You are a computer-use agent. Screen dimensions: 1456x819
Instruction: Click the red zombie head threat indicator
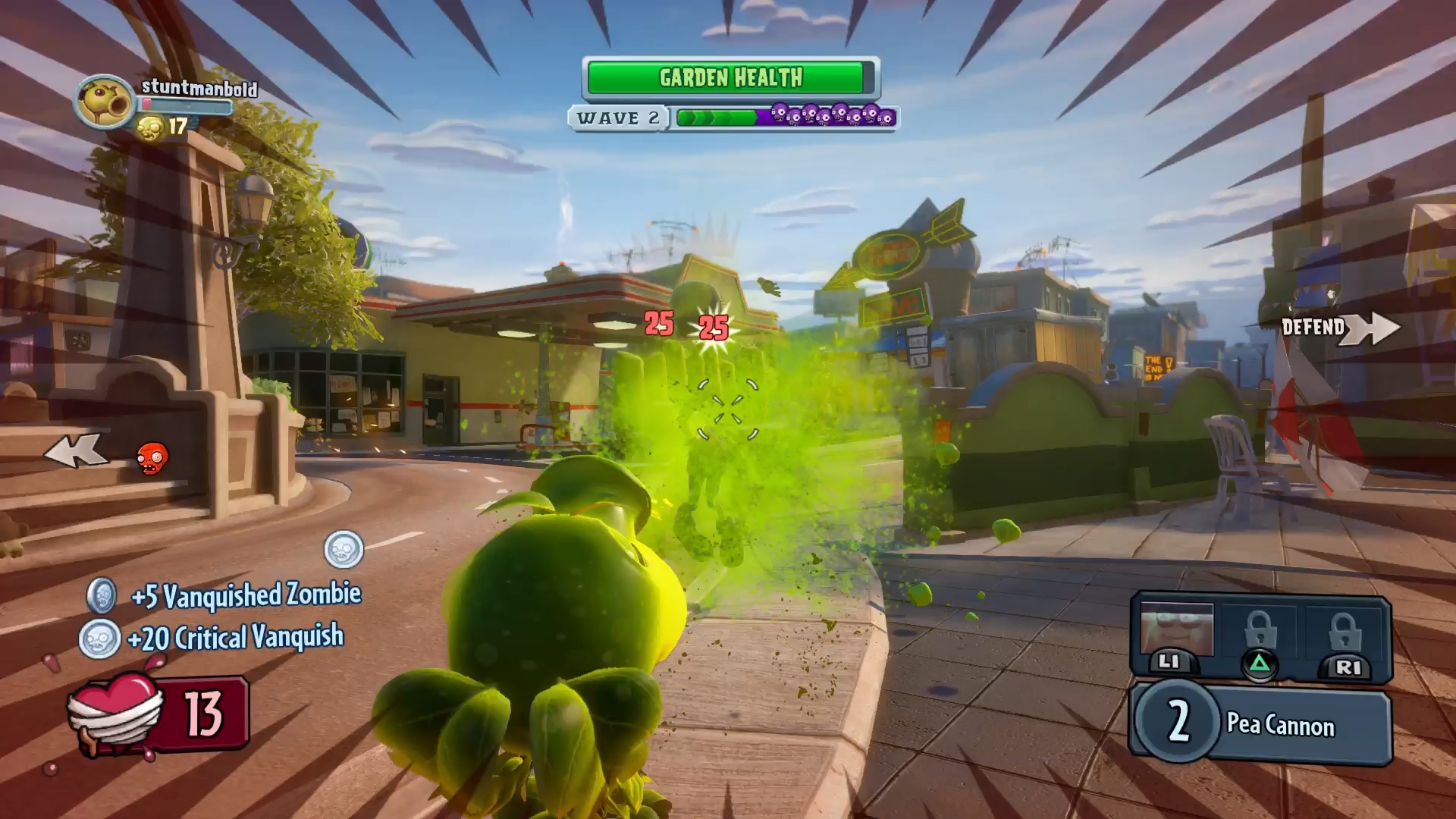click(152, 457)
